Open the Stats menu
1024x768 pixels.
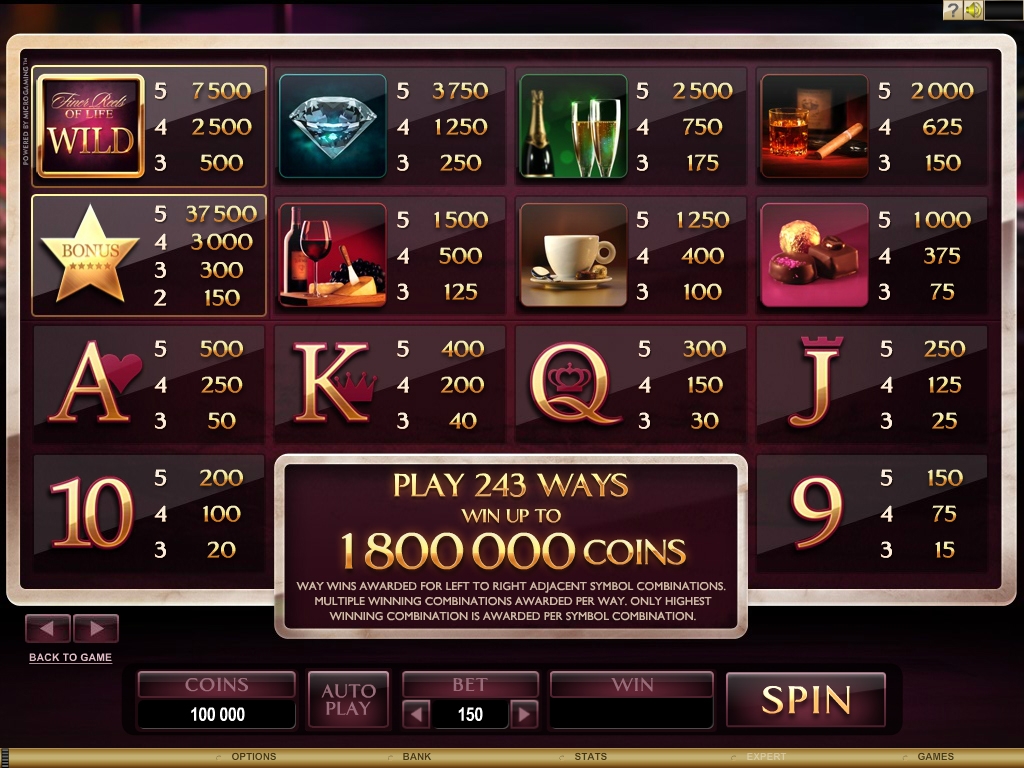click(590, 757)
